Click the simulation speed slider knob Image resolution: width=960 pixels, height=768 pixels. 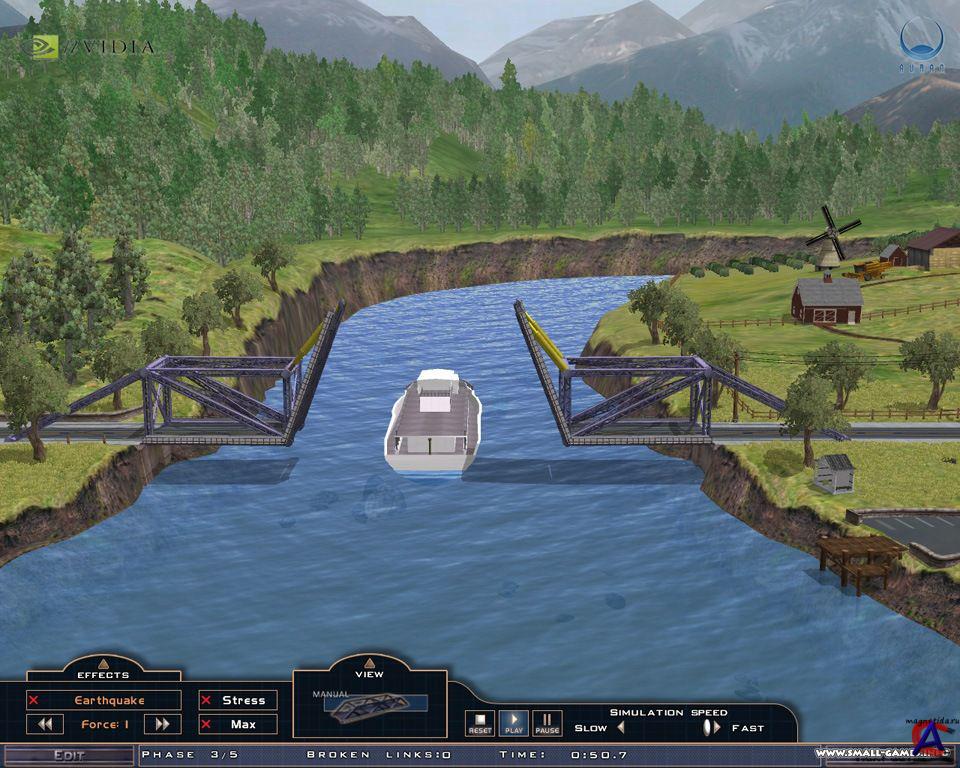pyautogui.click(x=707, y=727)
